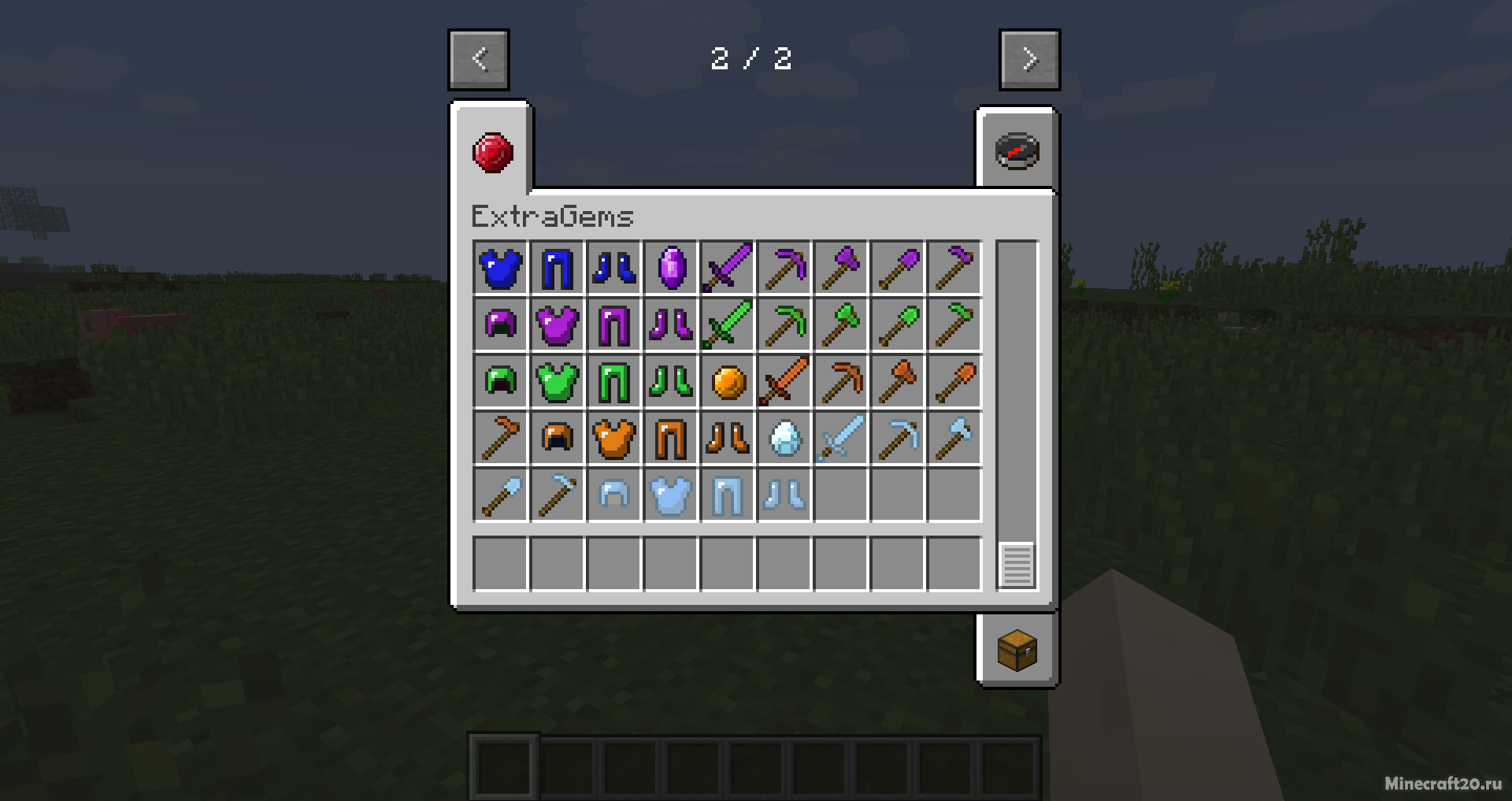The height and width of the screenshot is (801, 1512).
Task: Select the green chestplate
Action: [558, 382]
